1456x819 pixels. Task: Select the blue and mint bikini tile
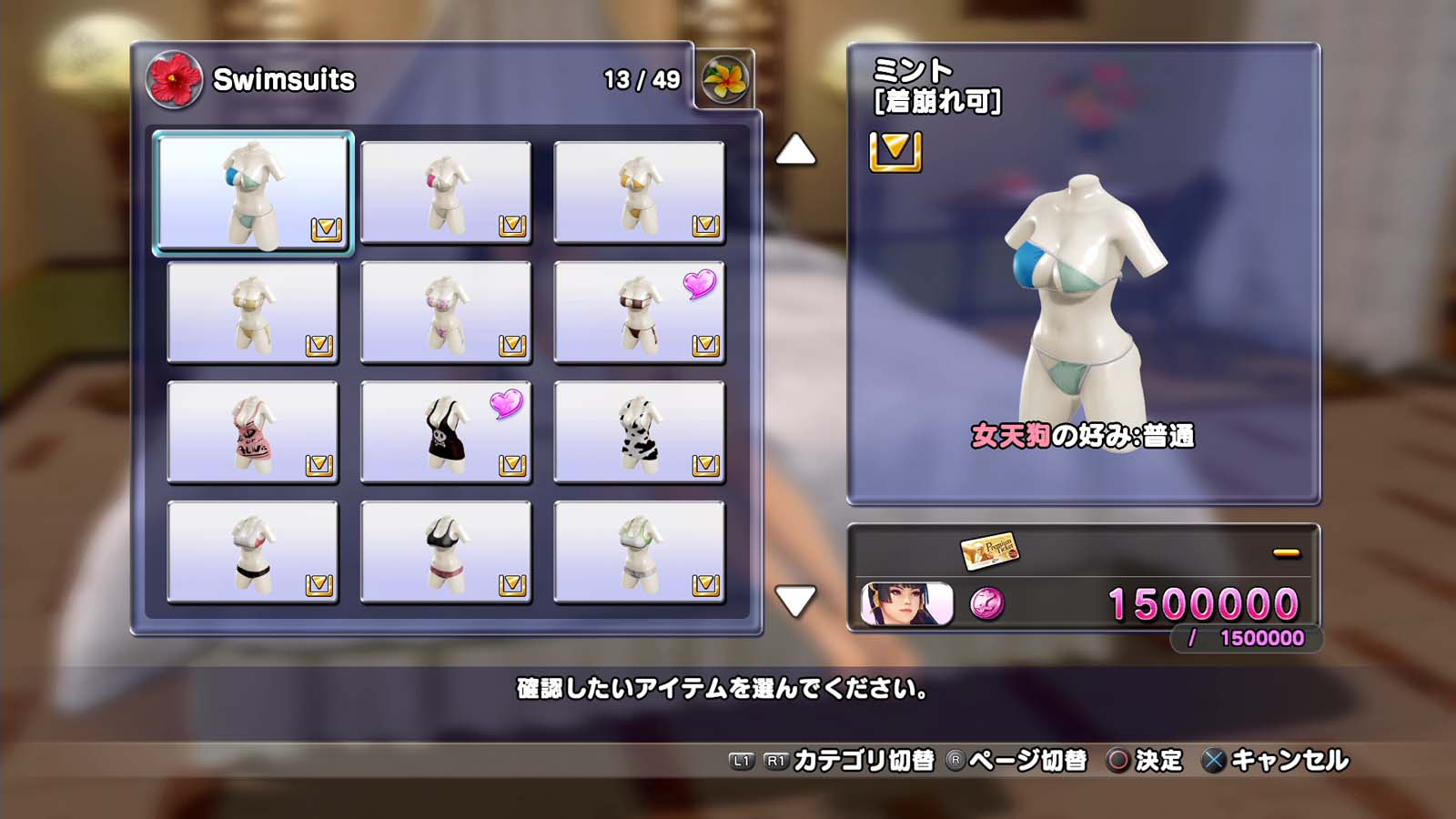(x=253, y=192)
